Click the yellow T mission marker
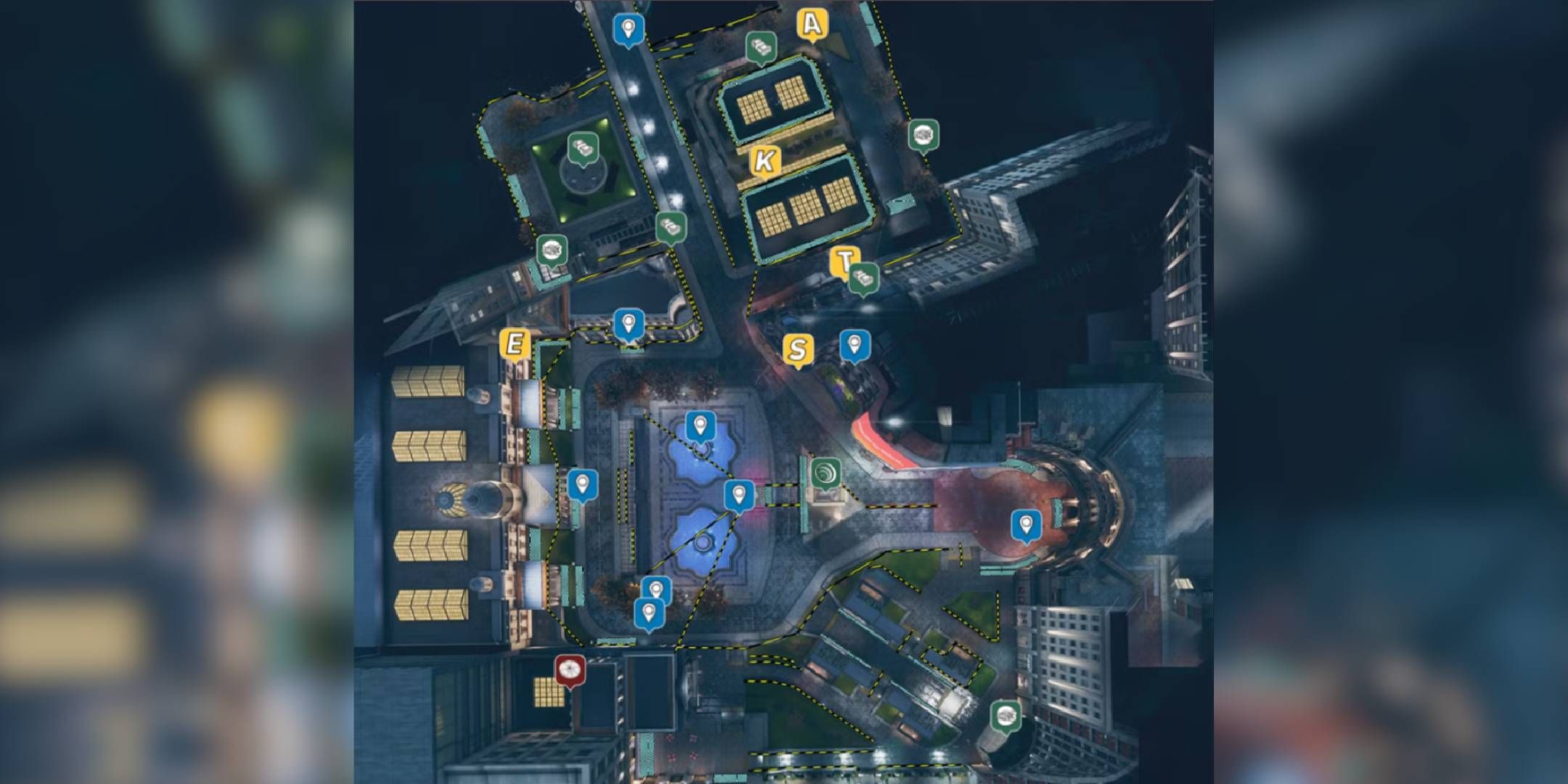1568x784 pixels. coord(845,259)
